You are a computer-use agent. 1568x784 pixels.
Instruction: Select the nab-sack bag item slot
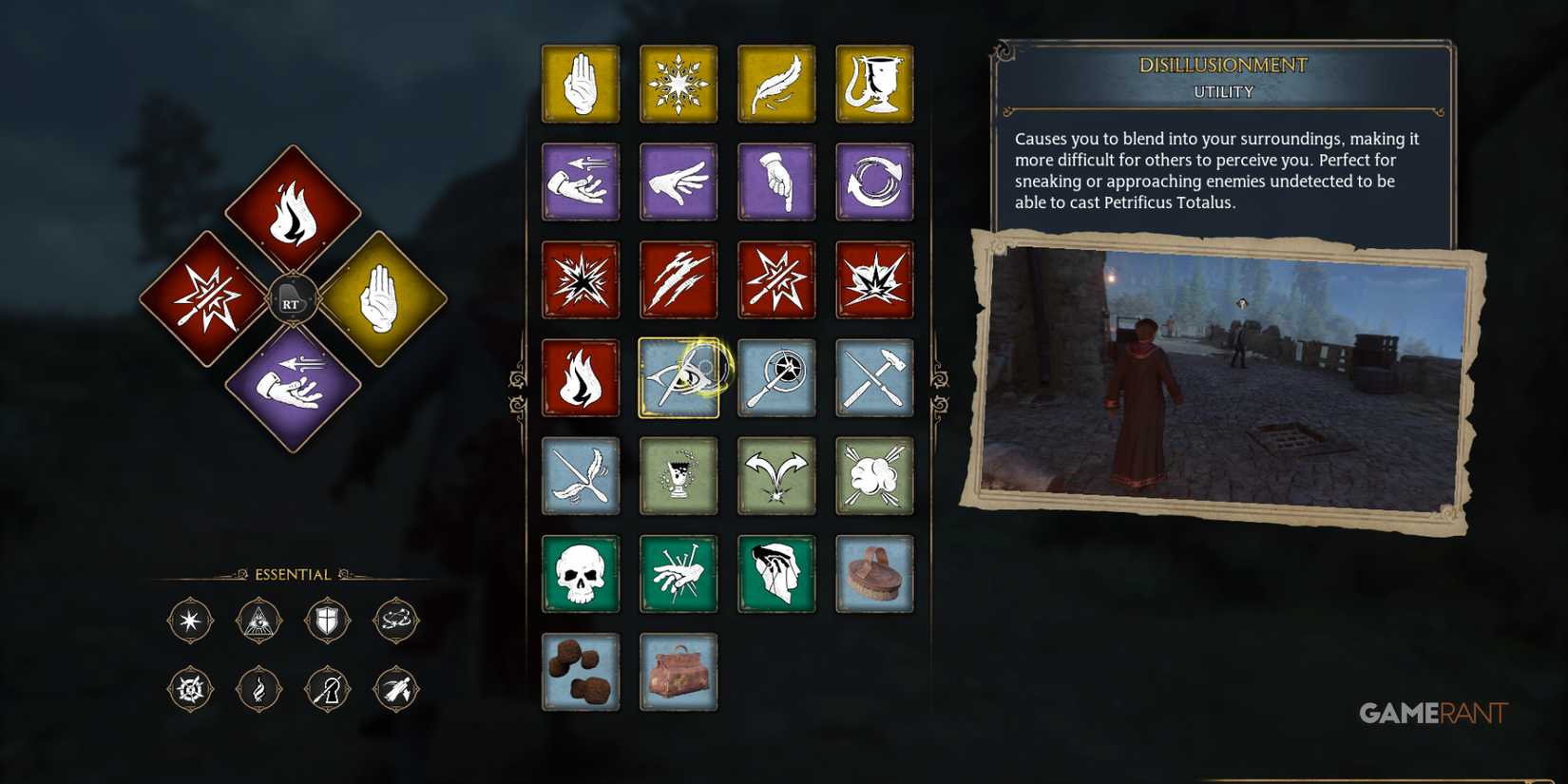point(679,672)
